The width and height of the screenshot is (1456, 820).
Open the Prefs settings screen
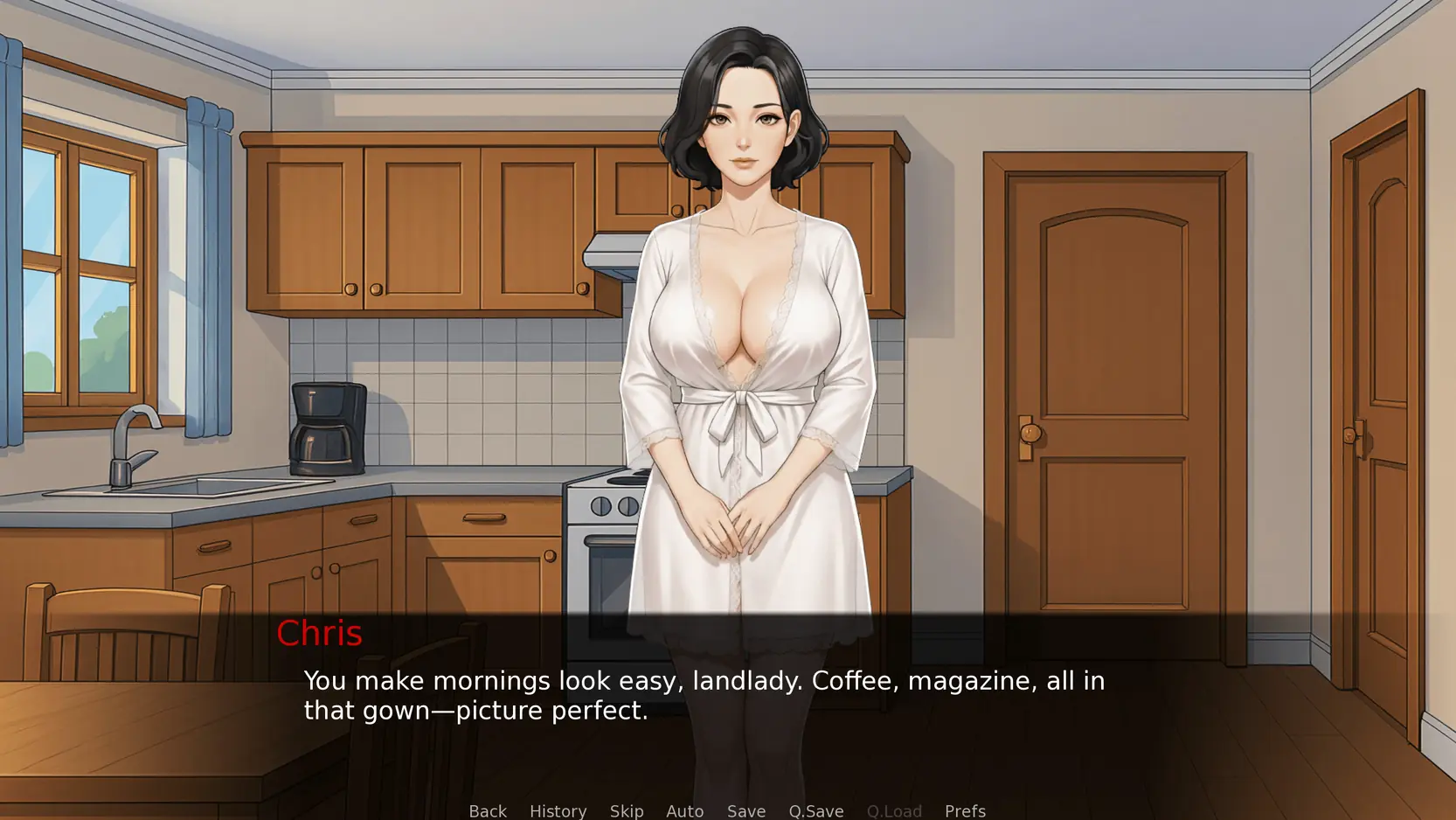pos(965,810)
